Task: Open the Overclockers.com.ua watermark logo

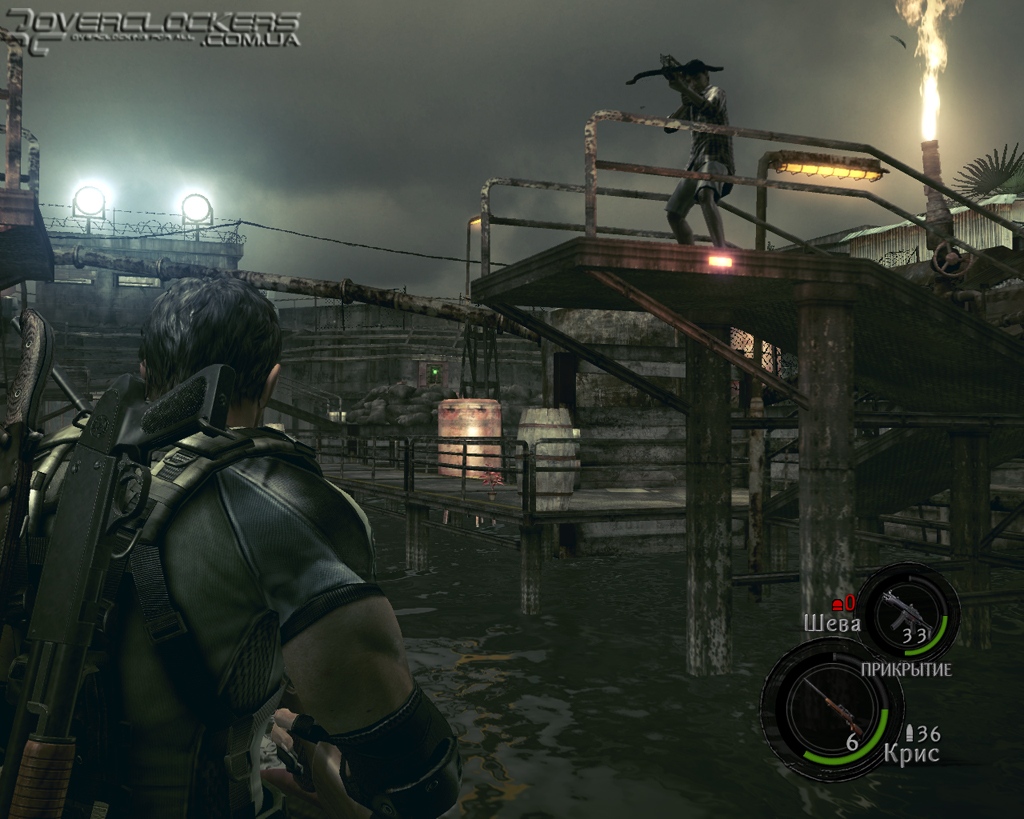Action: (155, 28)
